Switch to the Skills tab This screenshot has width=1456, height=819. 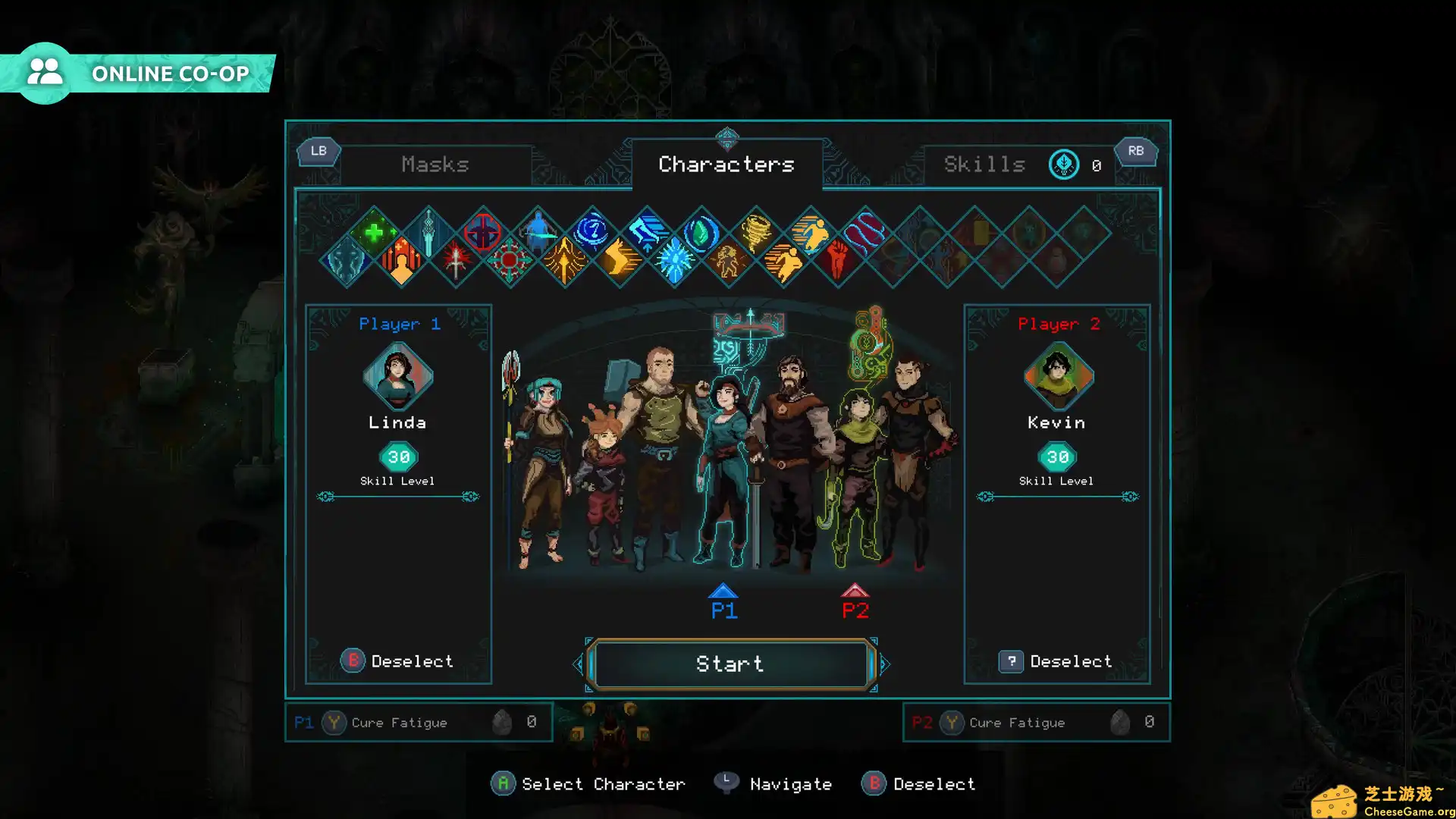984,164
